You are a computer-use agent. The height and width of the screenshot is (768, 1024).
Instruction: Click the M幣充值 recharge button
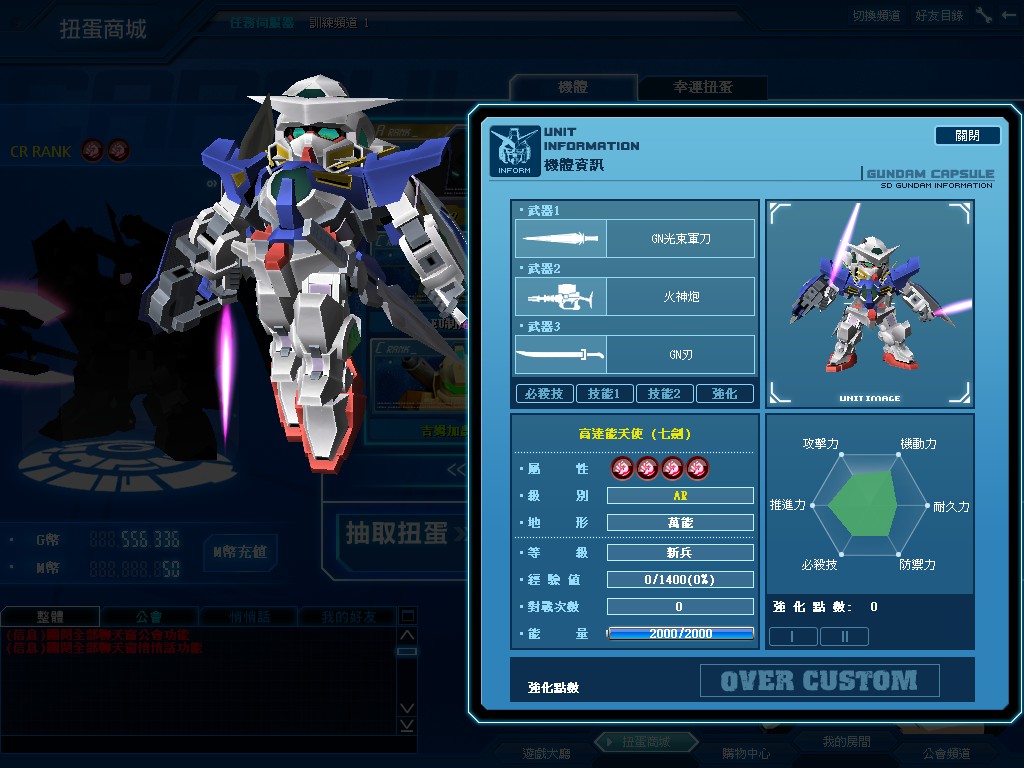[x=240, y=552]
